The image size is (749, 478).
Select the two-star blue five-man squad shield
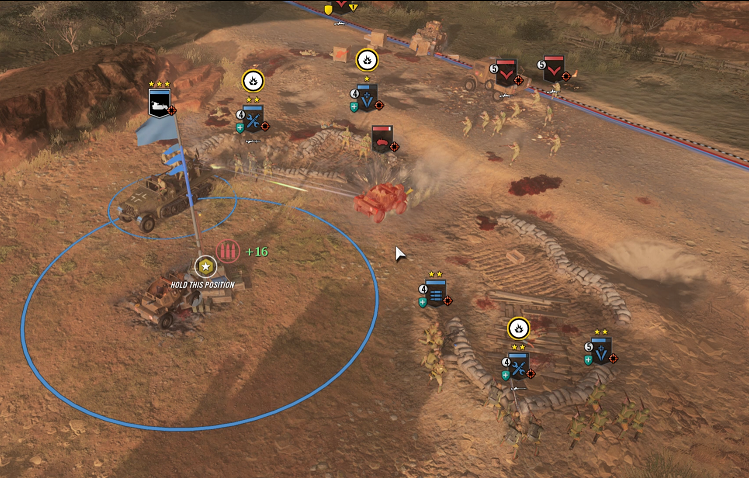point(600,351)
